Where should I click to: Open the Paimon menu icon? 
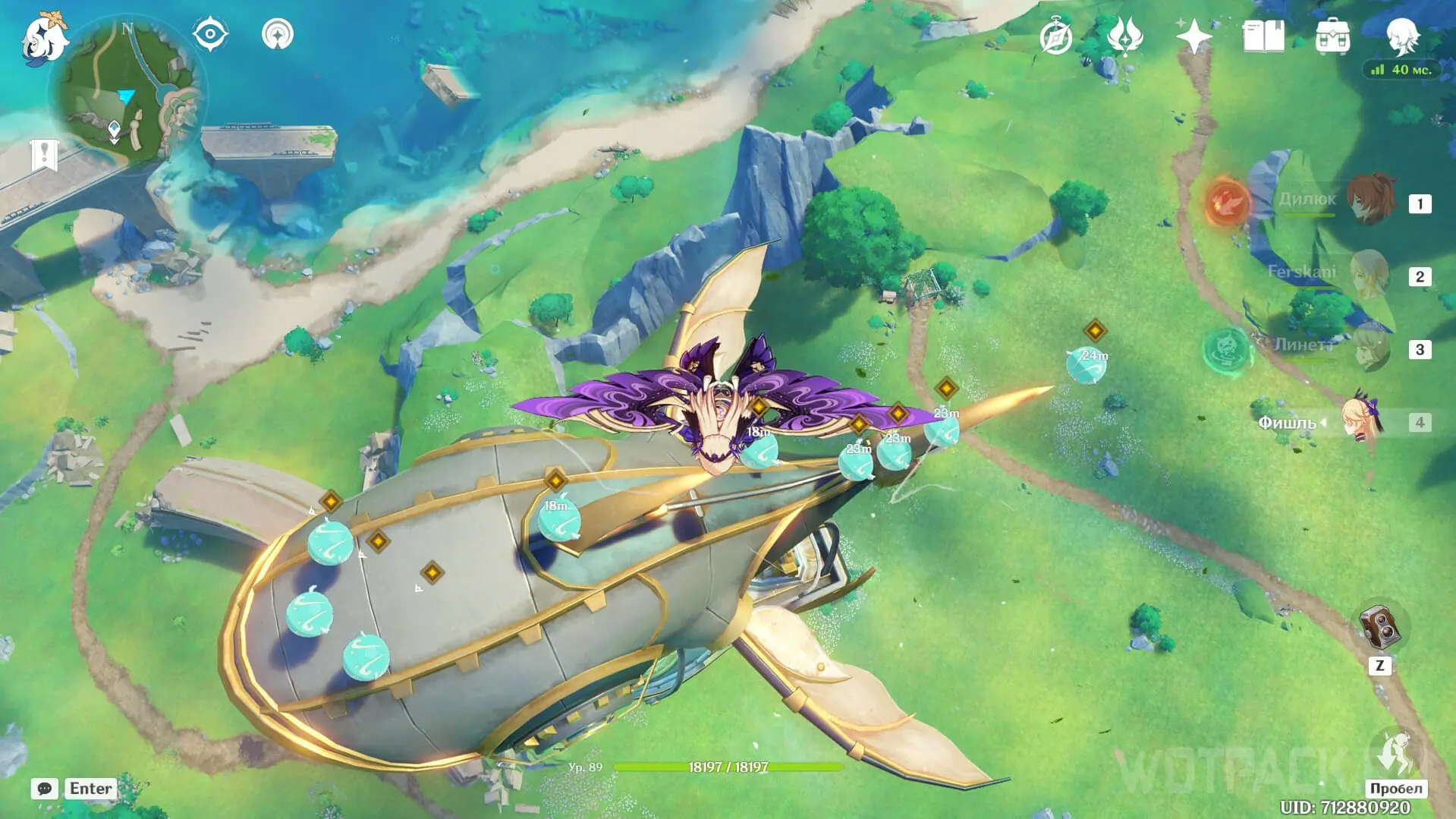tap(44, 38)
